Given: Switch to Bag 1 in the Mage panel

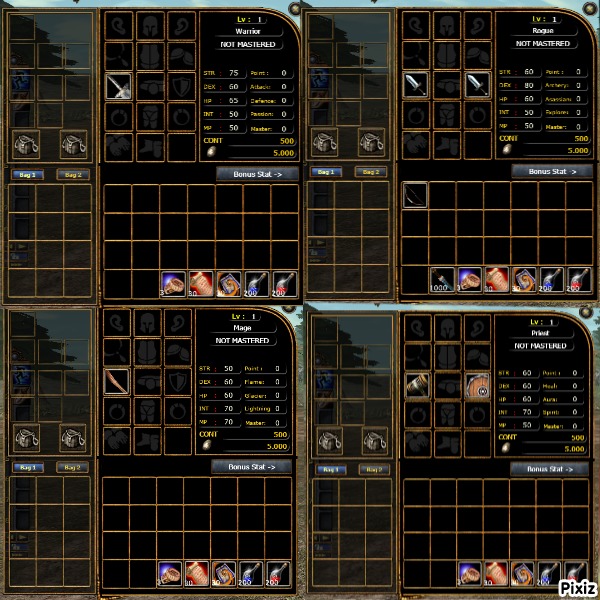Looking at the screenshot, I should click(26, 467).
